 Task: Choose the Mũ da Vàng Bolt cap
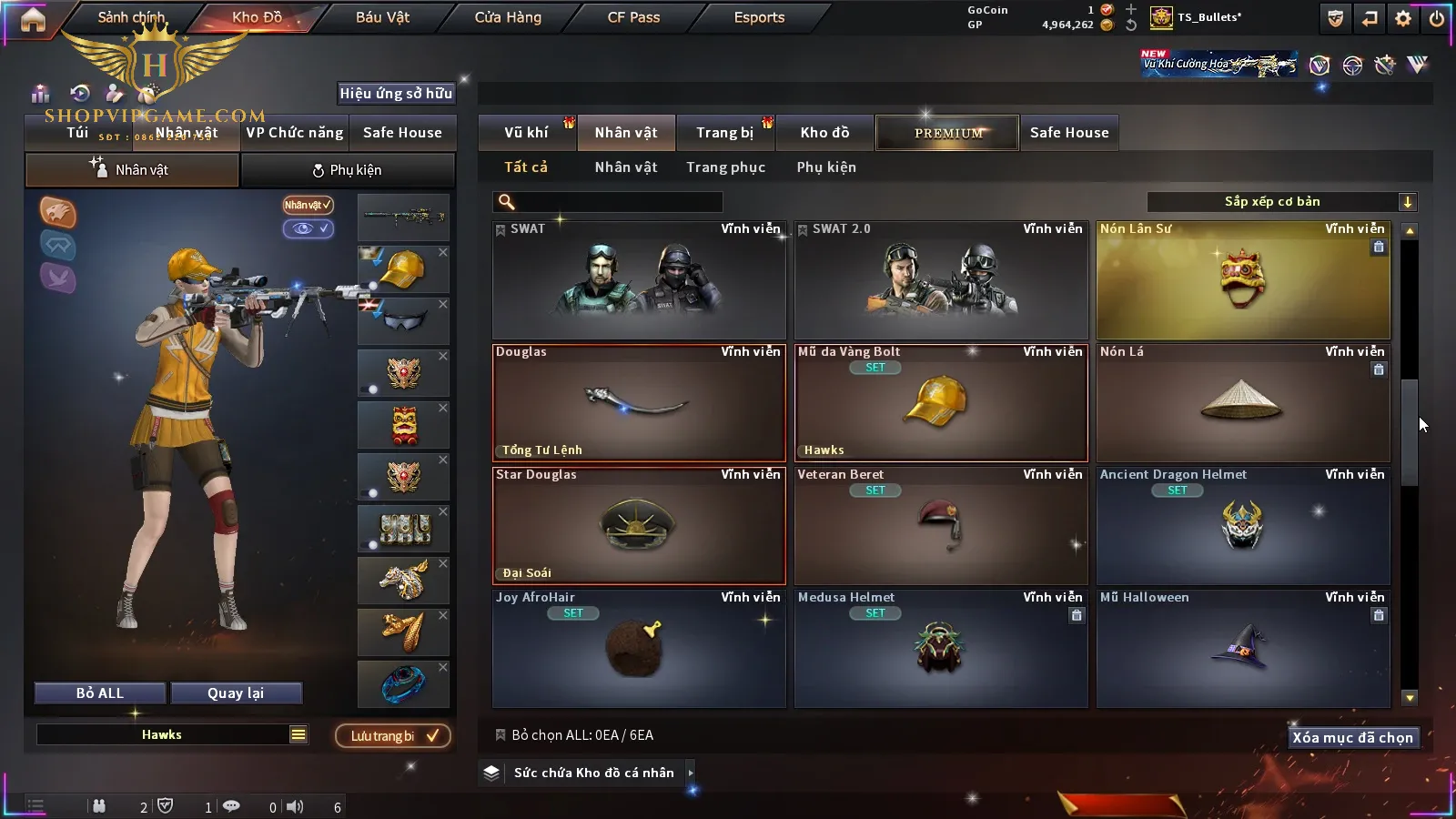[940, 403]
